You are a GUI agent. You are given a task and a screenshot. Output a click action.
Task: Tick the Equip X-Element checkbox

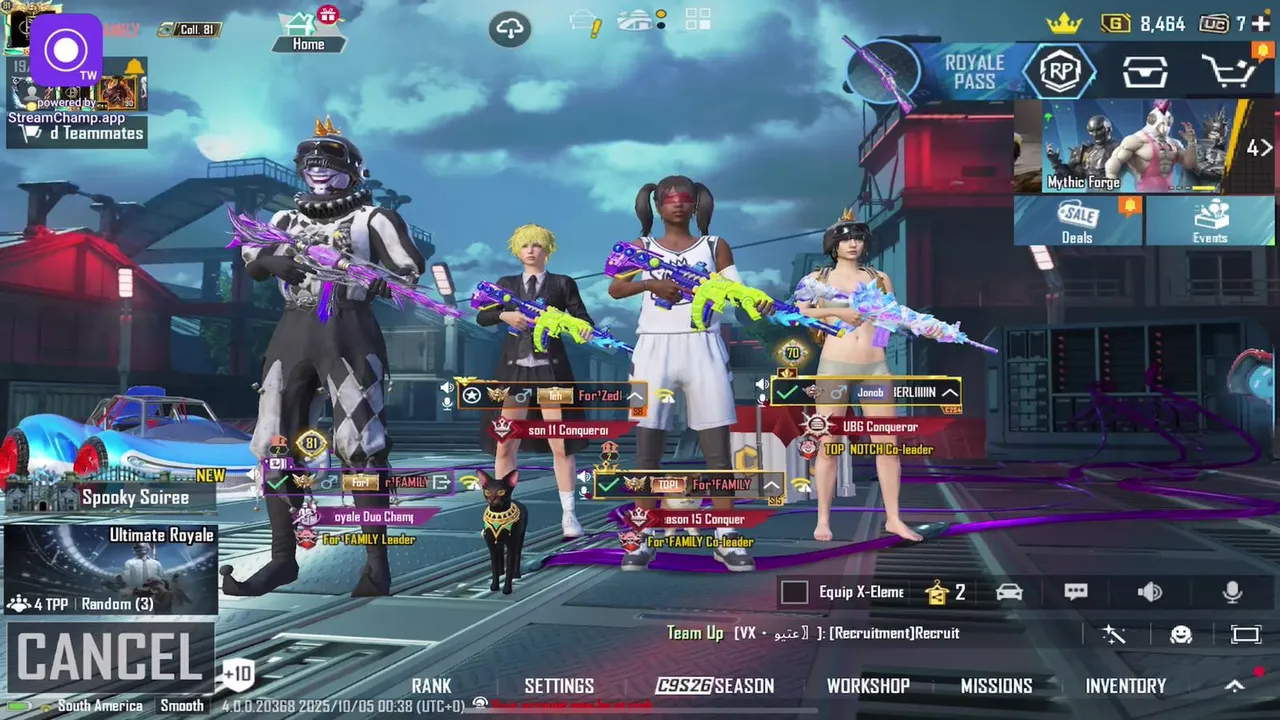click(794, 592)
